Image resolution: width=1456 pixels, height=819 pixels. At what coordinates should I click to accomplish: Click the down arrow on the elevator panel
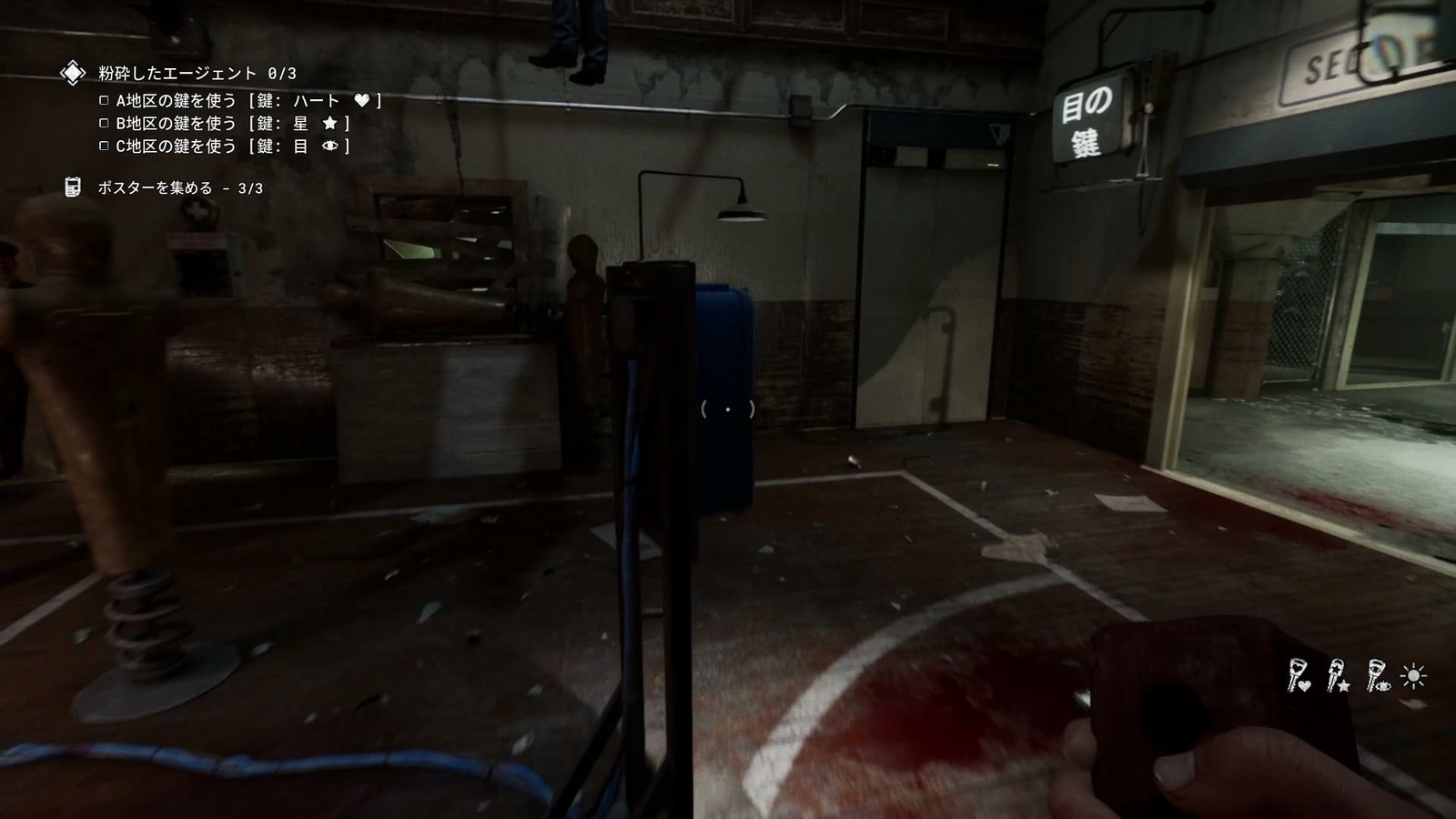pyautogui.click(x=999, y=132)
